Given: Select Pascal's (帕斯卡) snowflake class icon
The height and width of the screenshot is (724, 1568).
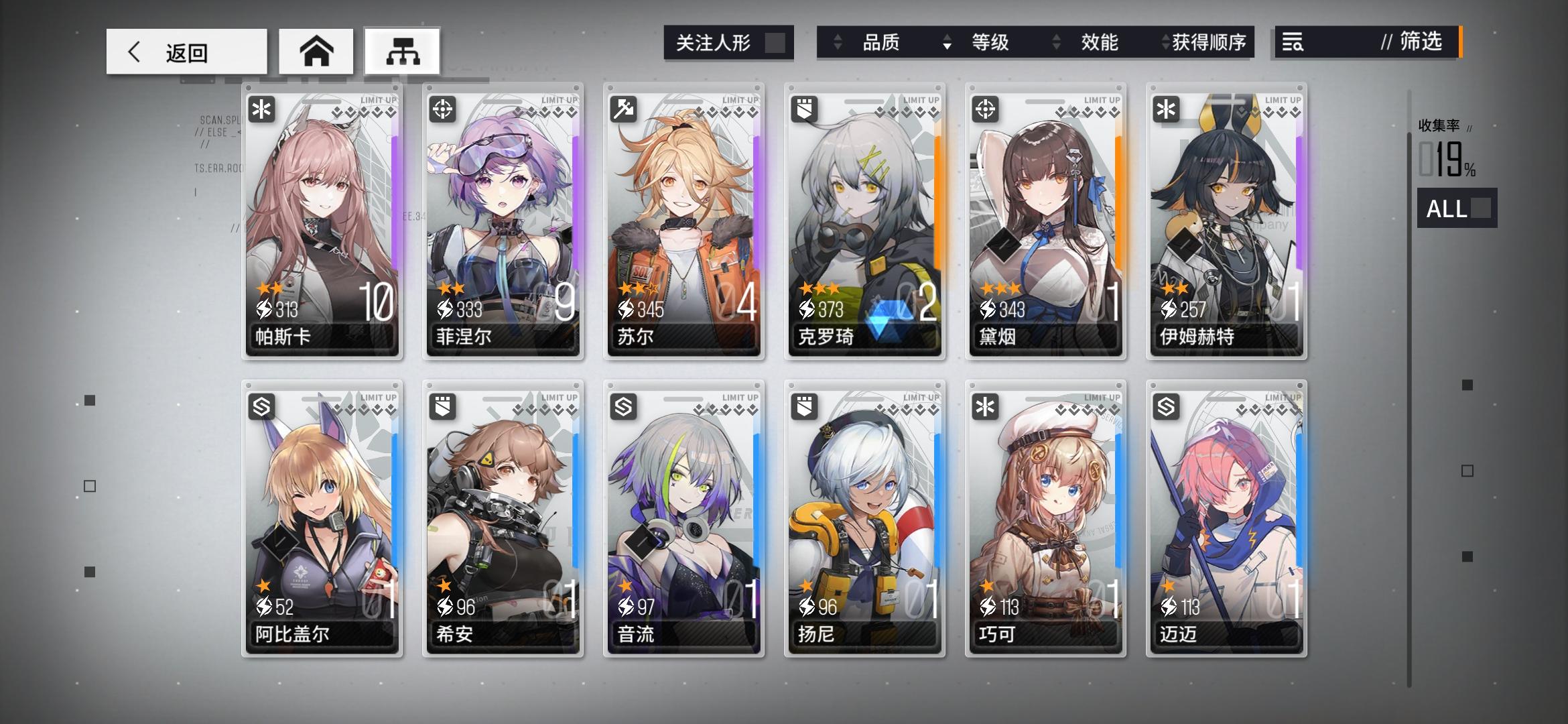Looking at the screenshot, I should [x=261, y=111].
